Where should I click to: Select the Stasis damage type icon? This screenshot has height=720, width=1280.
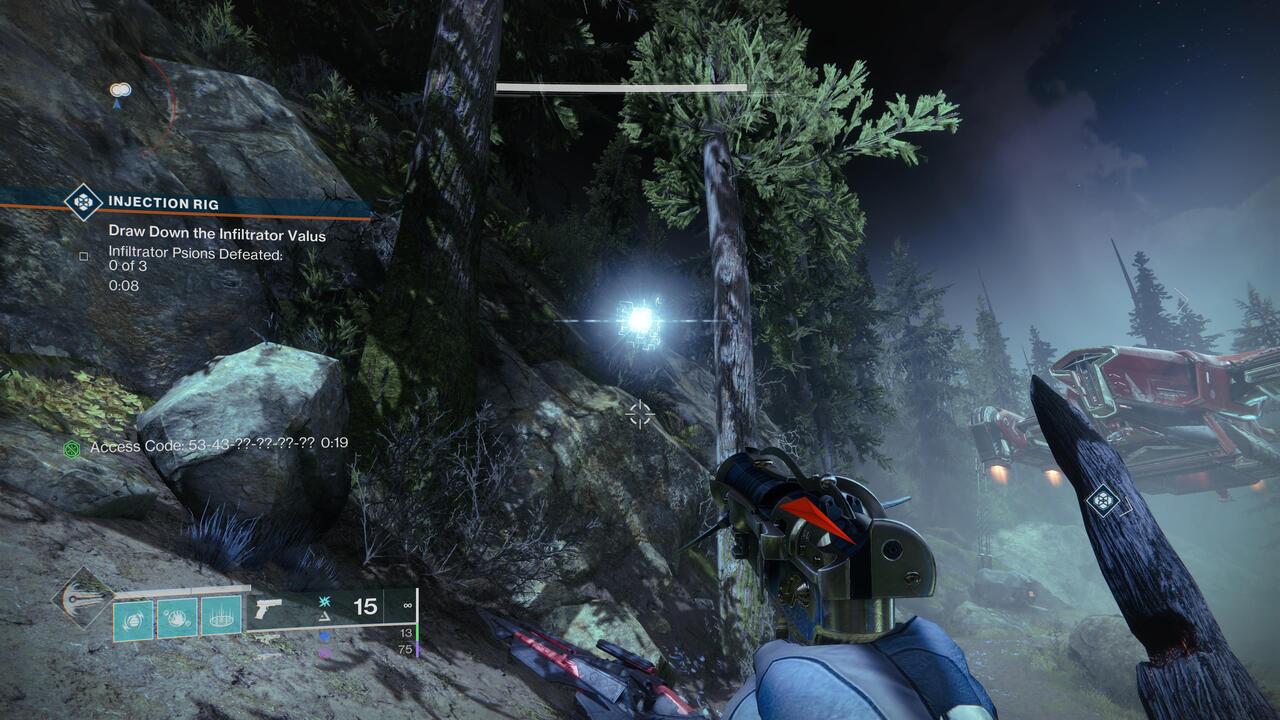(x=323, y=599)
